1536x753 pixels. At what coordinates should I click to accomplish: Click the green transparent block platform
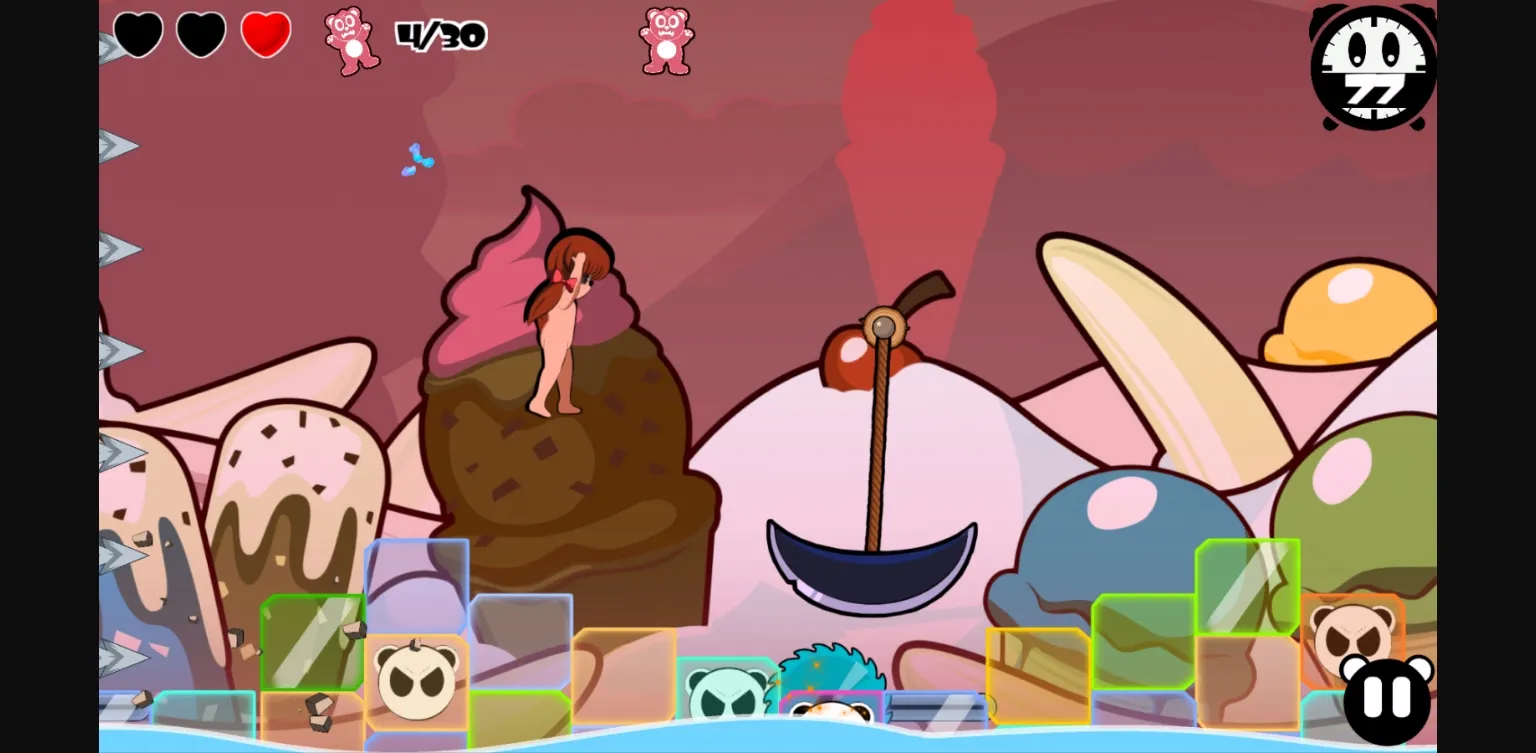tap(310, 645)
